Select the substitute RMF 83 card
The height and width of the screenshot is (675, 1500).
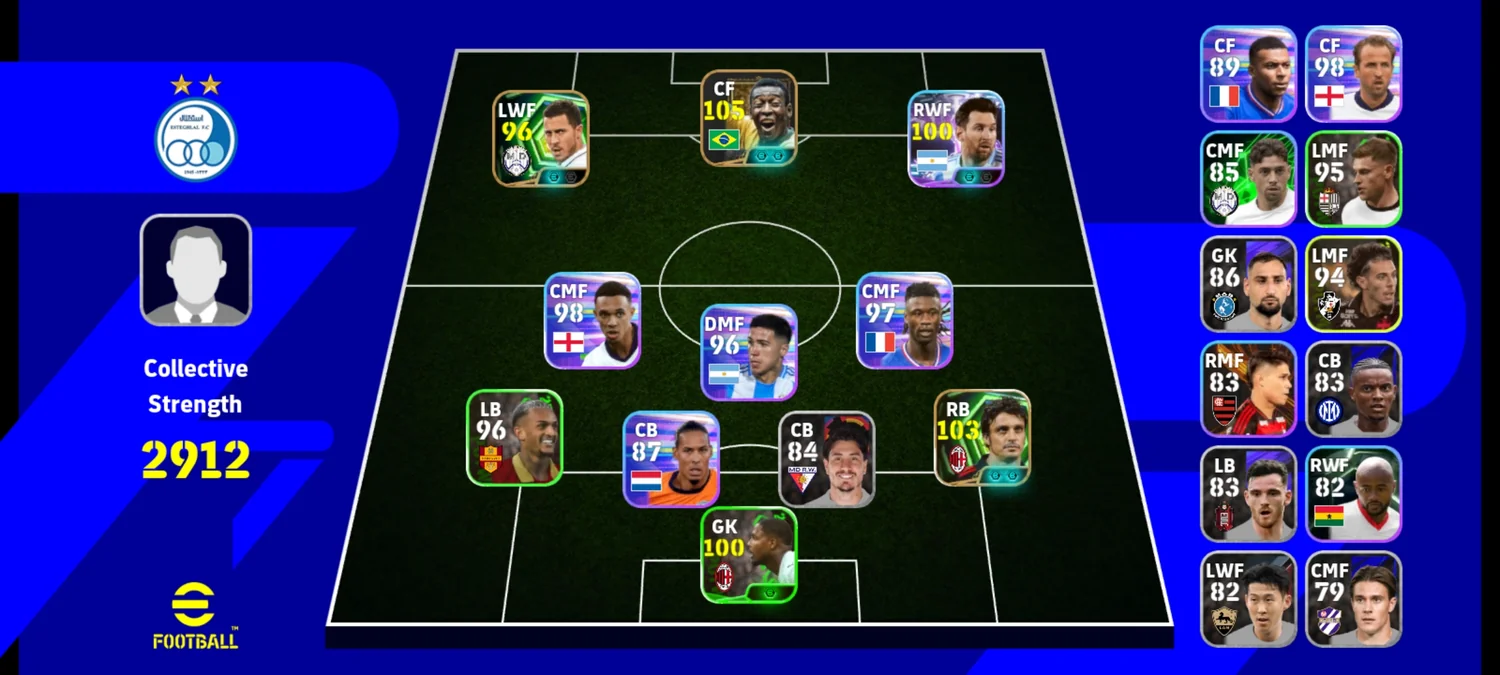[1249, 389]
